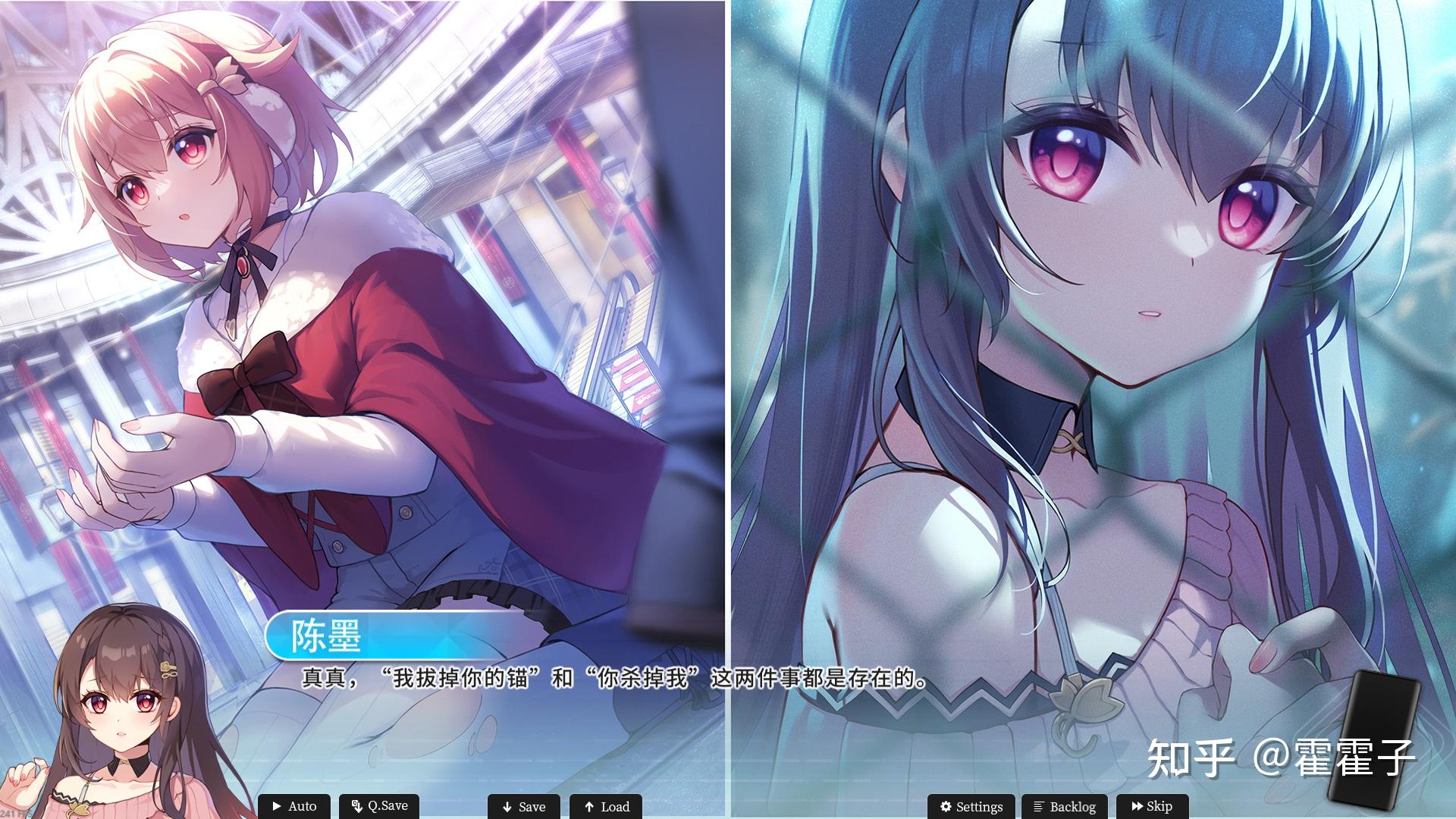Enable Auto text advance
Screen dimensions: 1456x819
[294, 806]
